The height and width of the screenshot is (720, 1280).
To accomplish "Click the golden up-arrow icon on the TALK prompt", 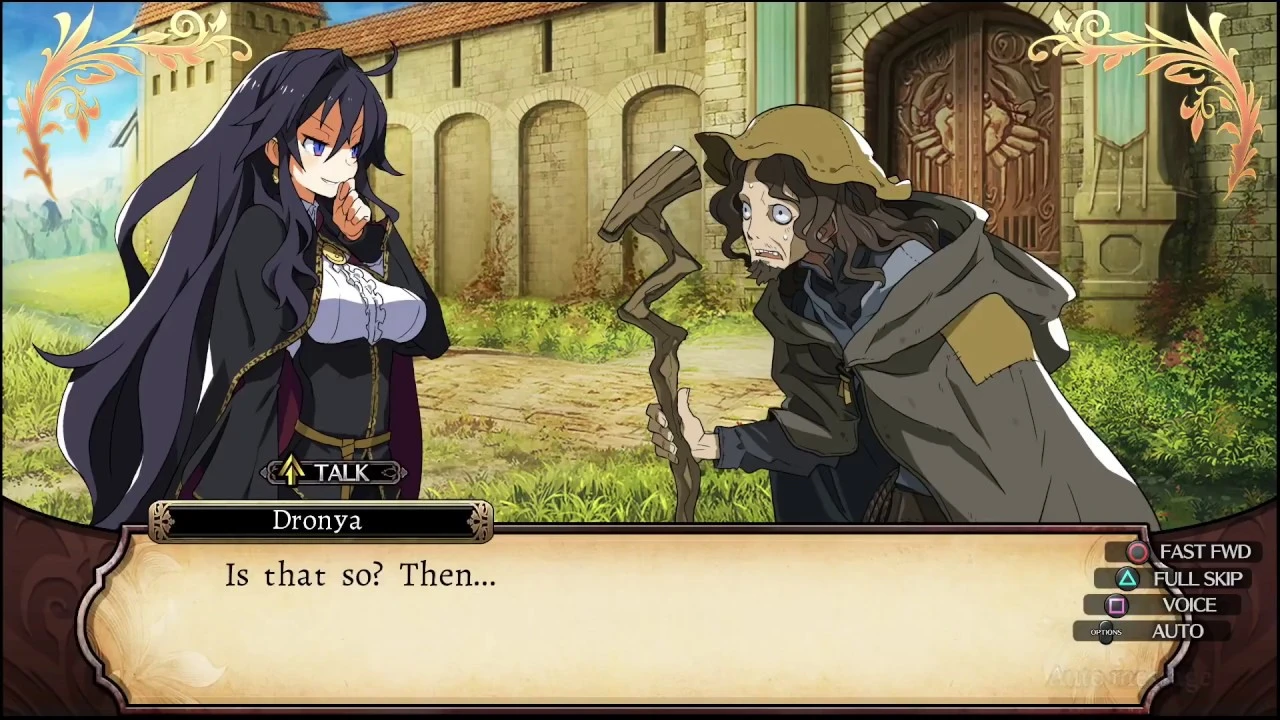I will point(291,472).
